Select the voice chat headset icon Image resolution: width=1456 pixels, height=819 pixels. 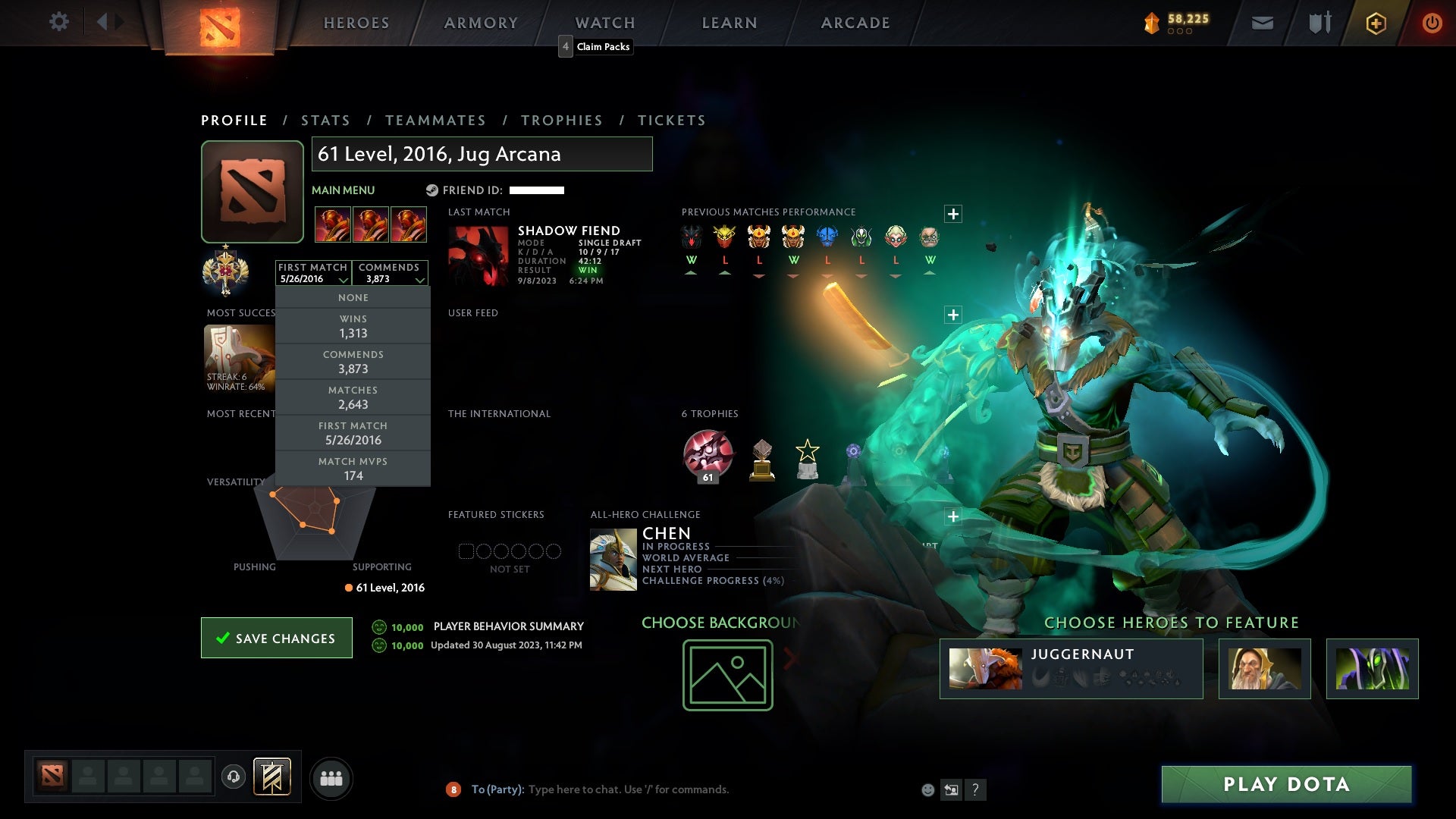pos(235,777)
